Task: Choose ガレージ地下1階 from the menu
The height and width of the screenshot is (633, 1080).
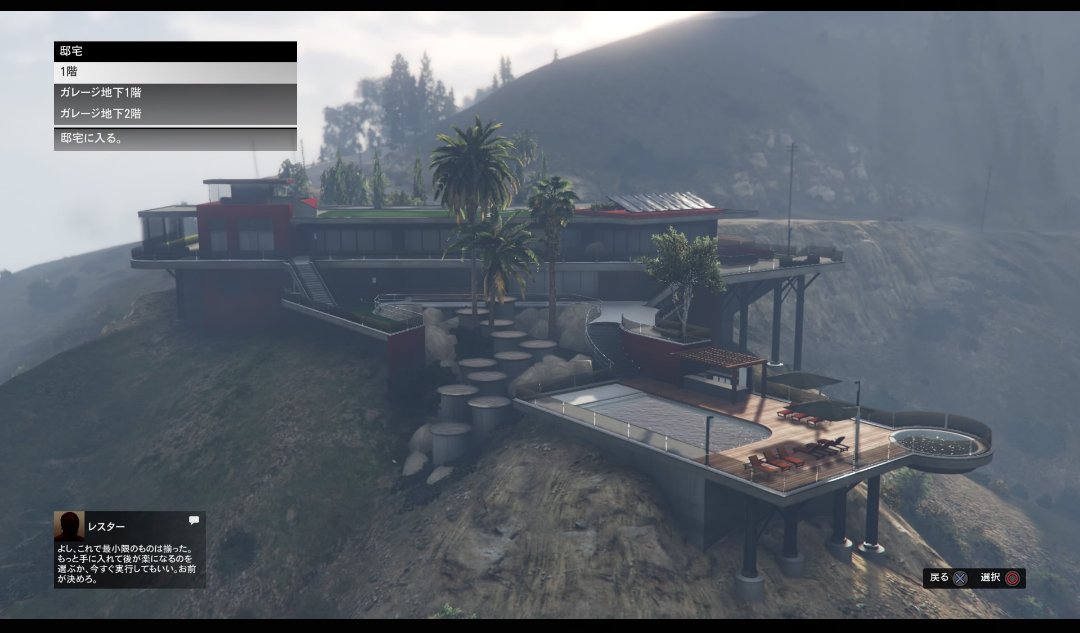Action: (x=175, y=93)
